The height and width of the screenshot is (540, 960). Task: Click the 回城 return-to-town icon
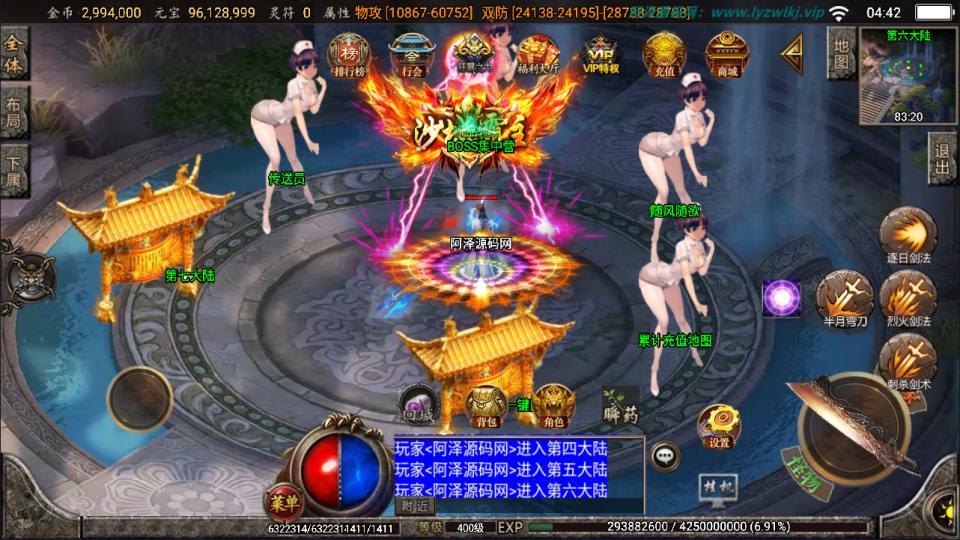418,404
